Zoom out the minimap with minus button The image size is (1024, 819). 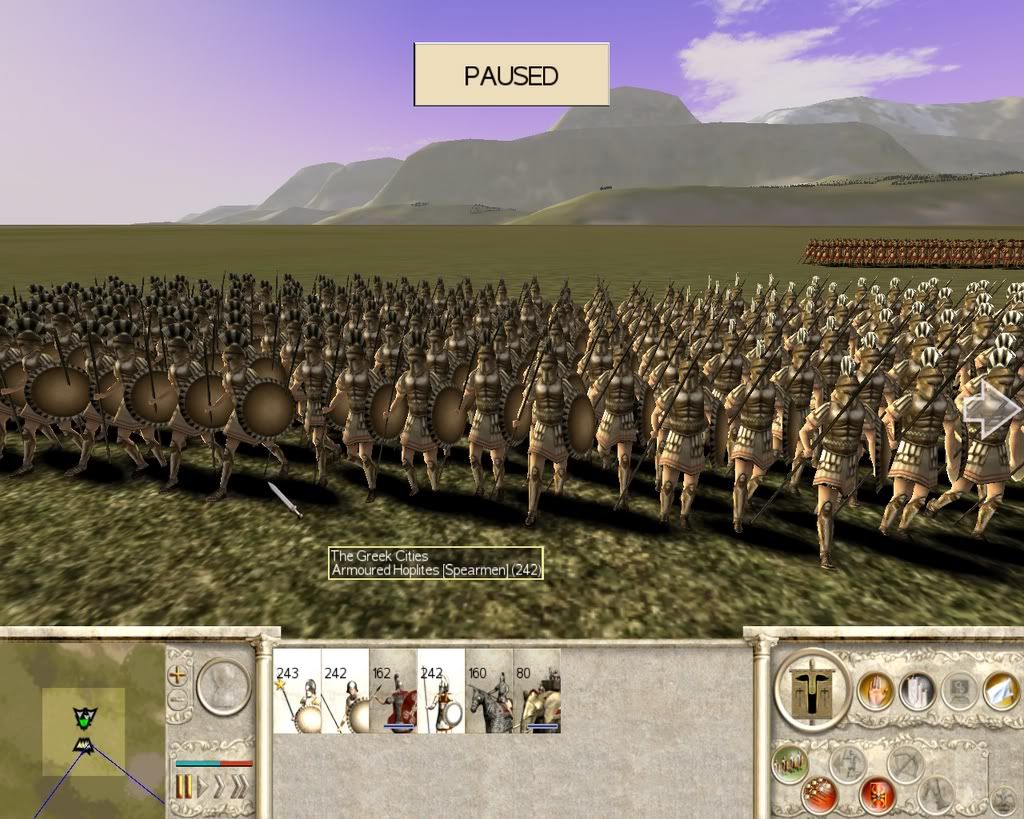[178, 699]
